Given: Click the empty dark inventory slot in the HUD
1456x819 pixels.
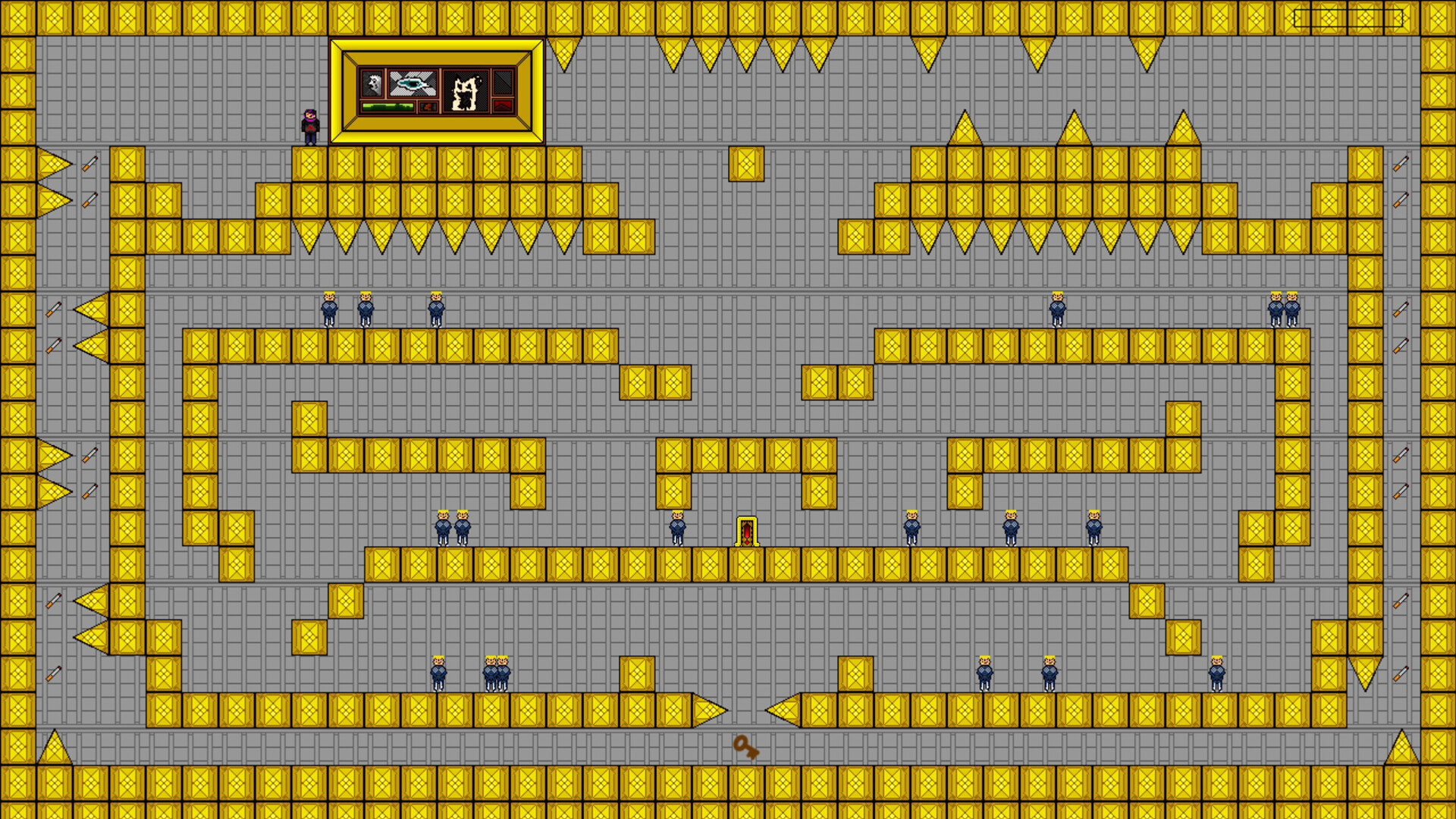Looking at the screenshot, I should 502,83.
